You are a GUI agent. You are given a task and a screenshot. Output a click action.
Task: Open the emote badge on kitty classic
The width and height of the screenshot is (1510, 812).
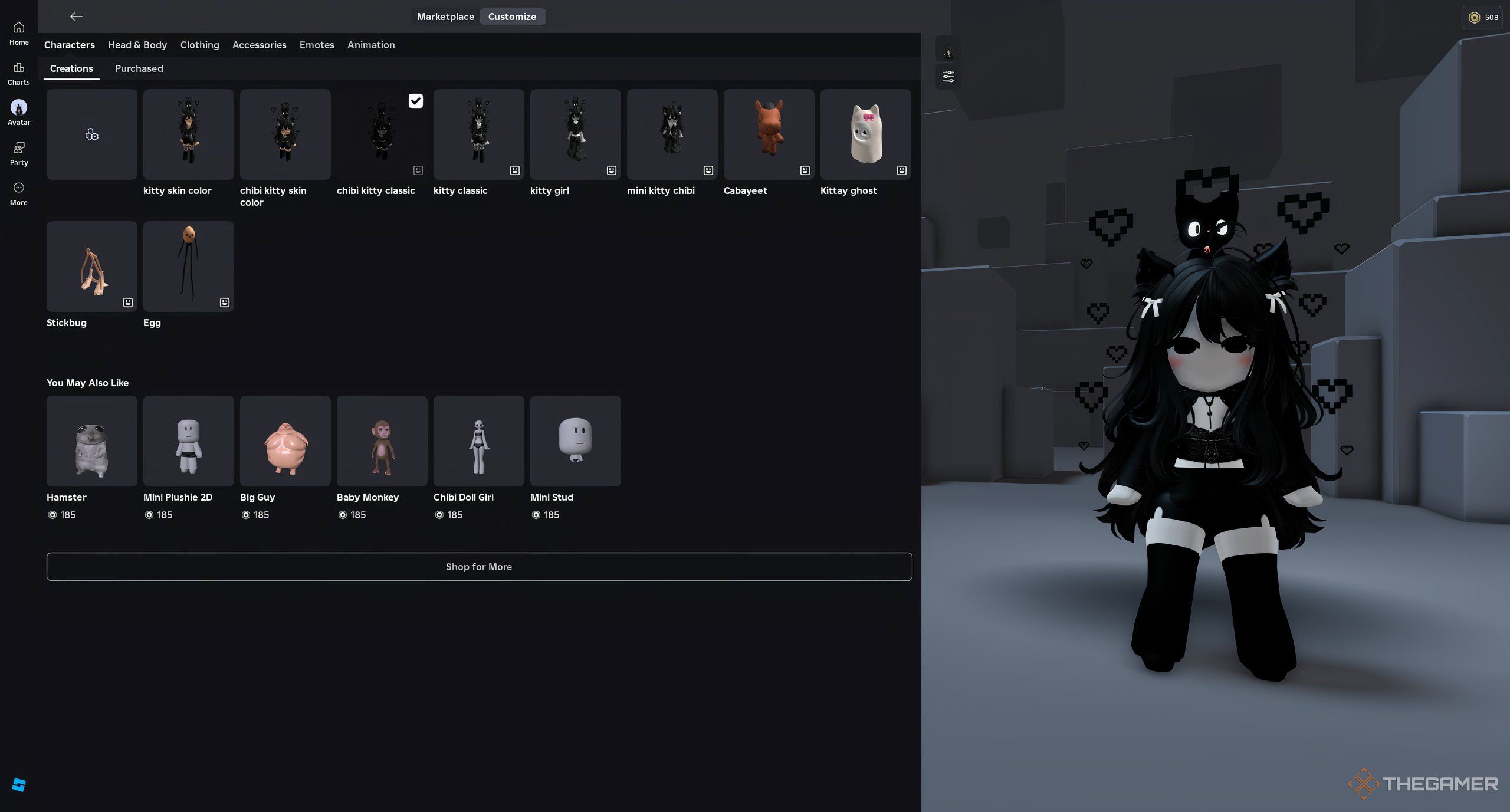click(514, 170)
